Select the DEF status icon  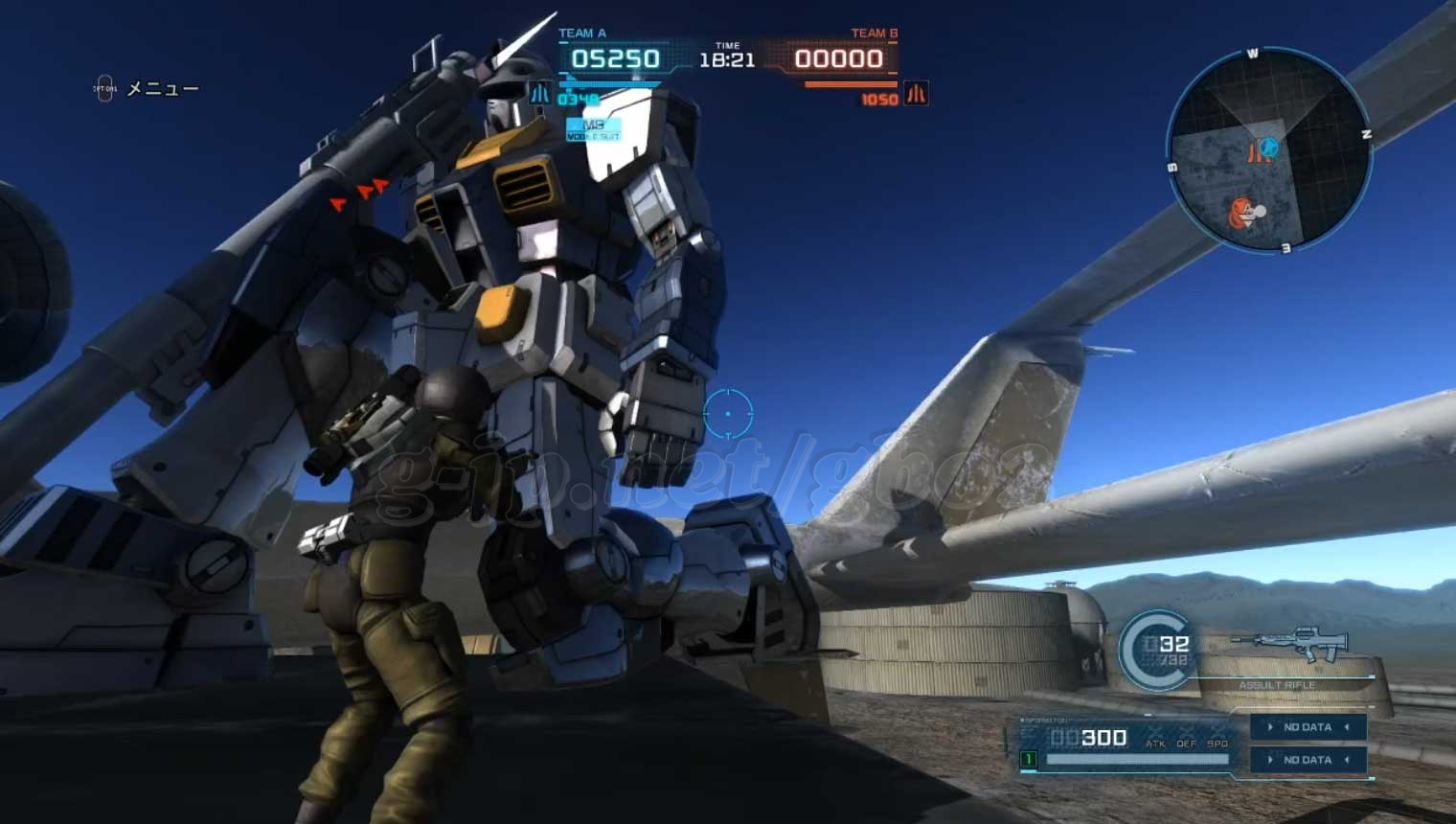1186,744
